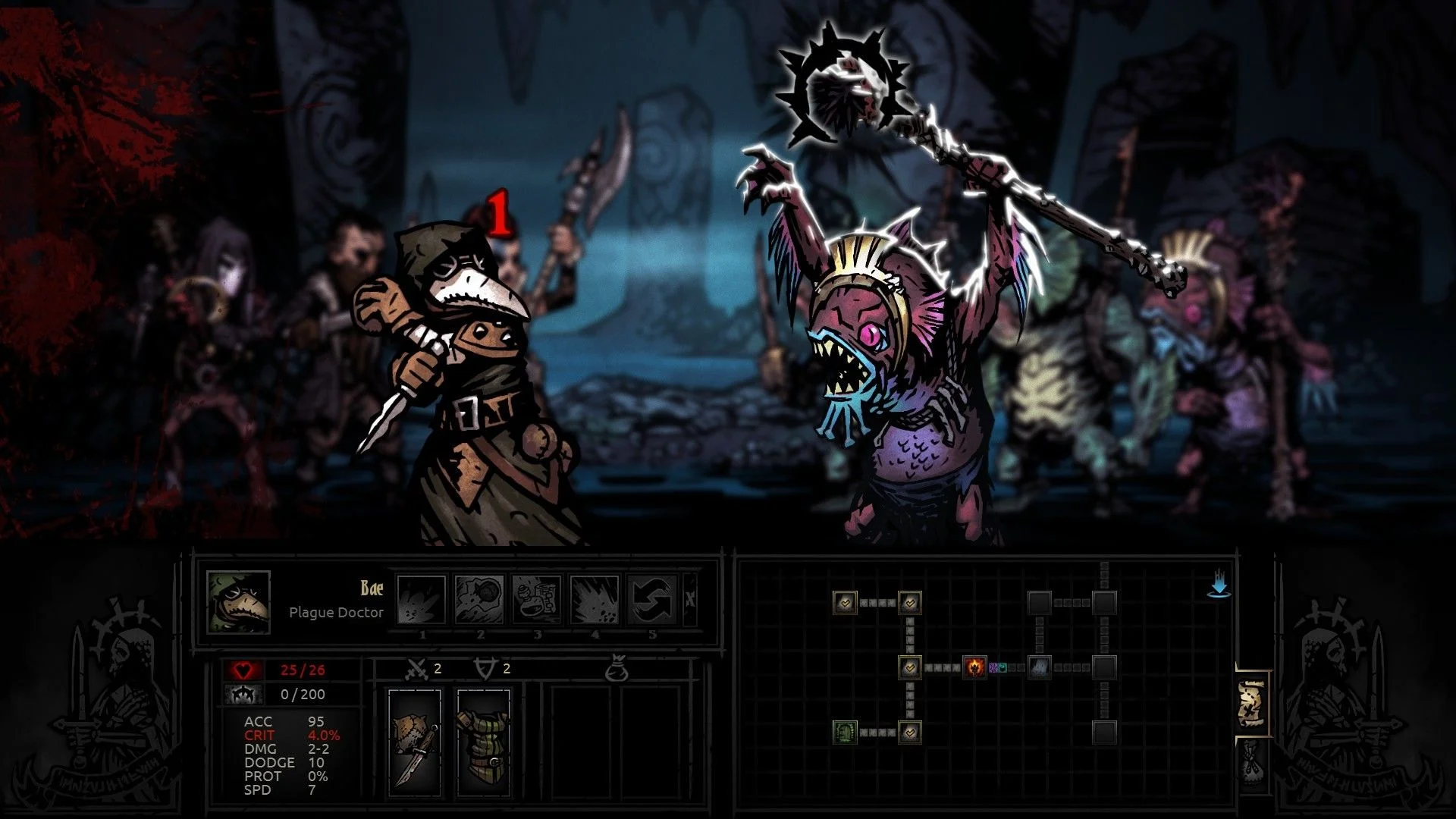Use the Blinding Gas skill in slot 2
1456x819 pixels.
(479, 599)
